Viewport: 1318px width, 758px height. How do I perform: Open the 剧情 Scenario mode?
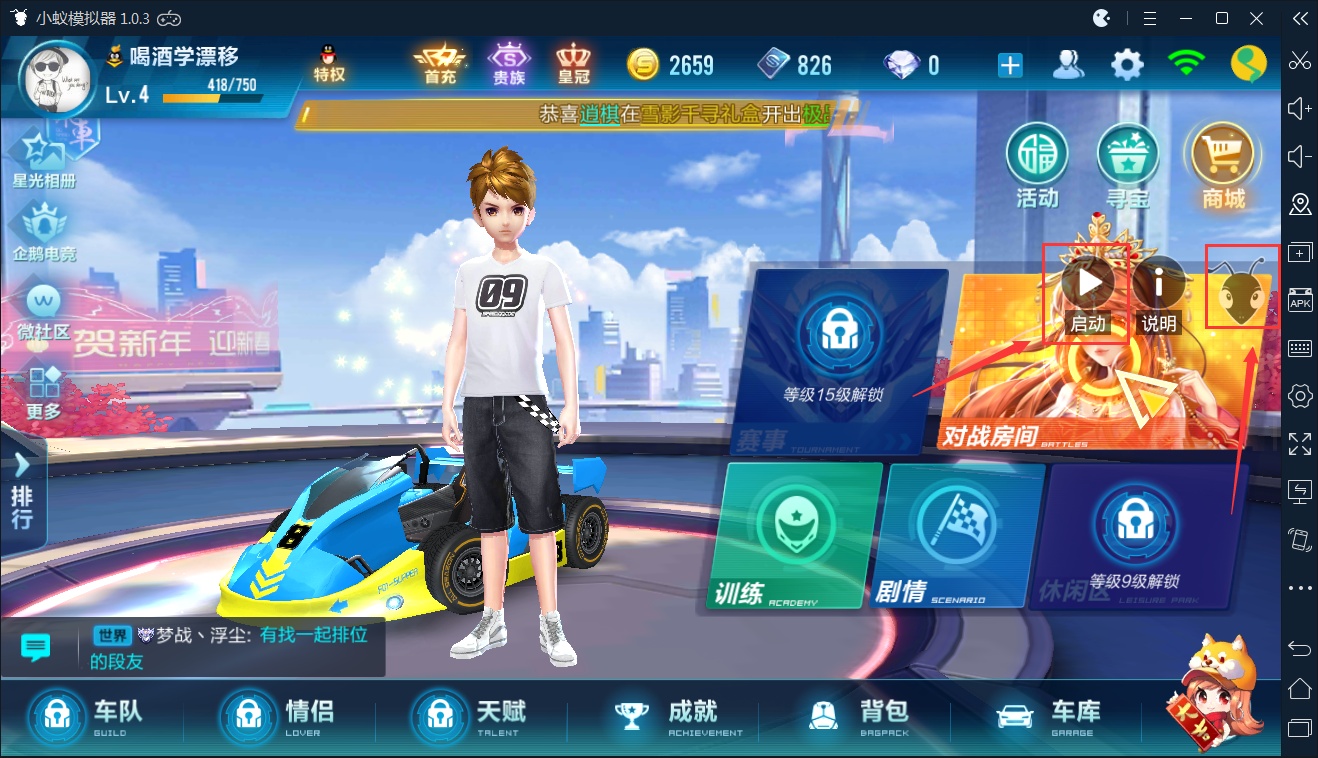pyautogui.click(x=957, y=535)
